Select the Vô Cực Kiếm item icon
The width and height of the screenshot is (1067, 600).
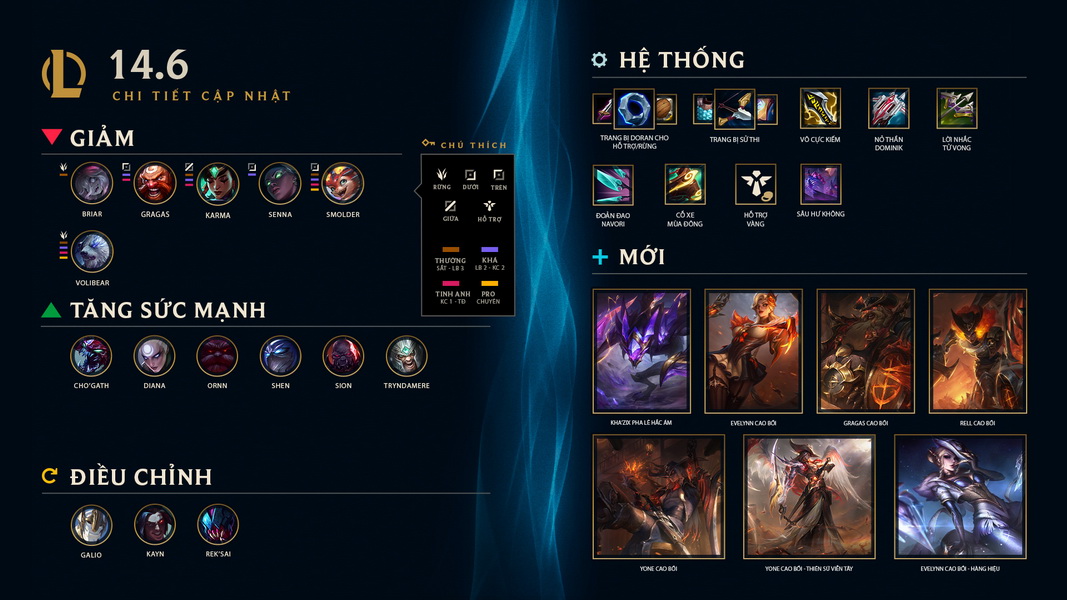820,108
